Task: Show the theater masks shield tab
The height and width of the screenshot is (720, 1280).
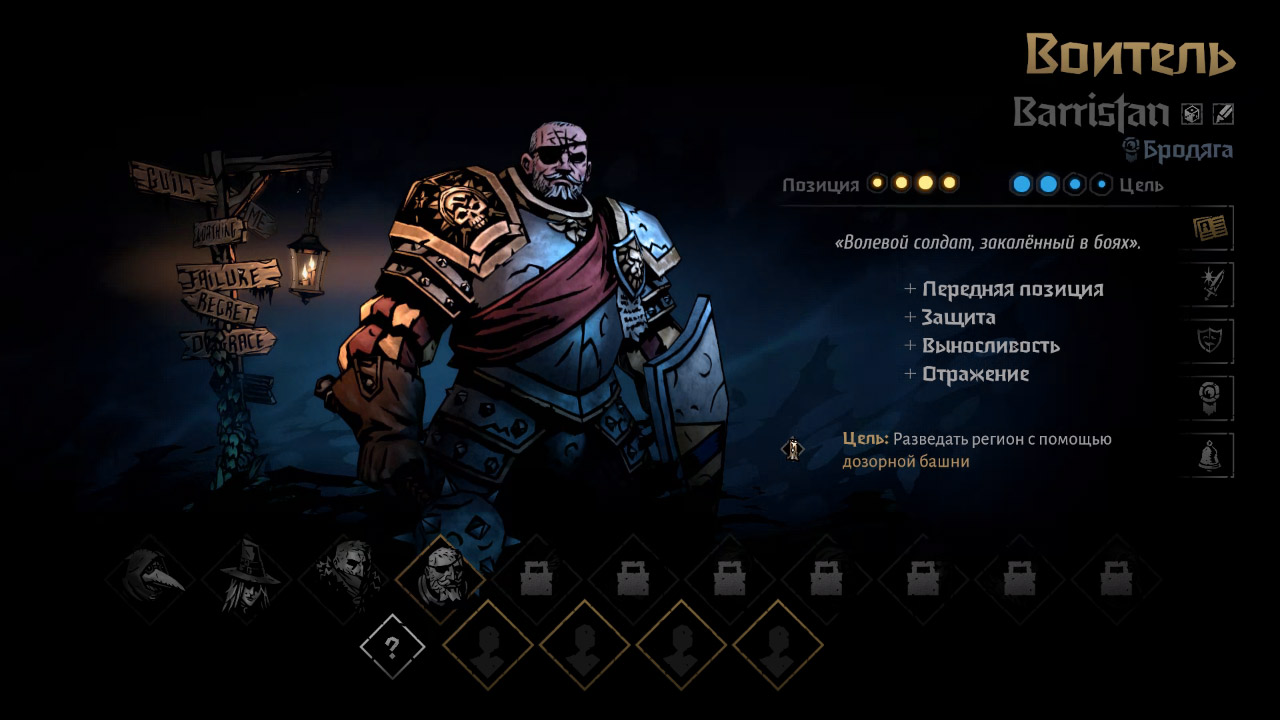Action: [1212, 343]
